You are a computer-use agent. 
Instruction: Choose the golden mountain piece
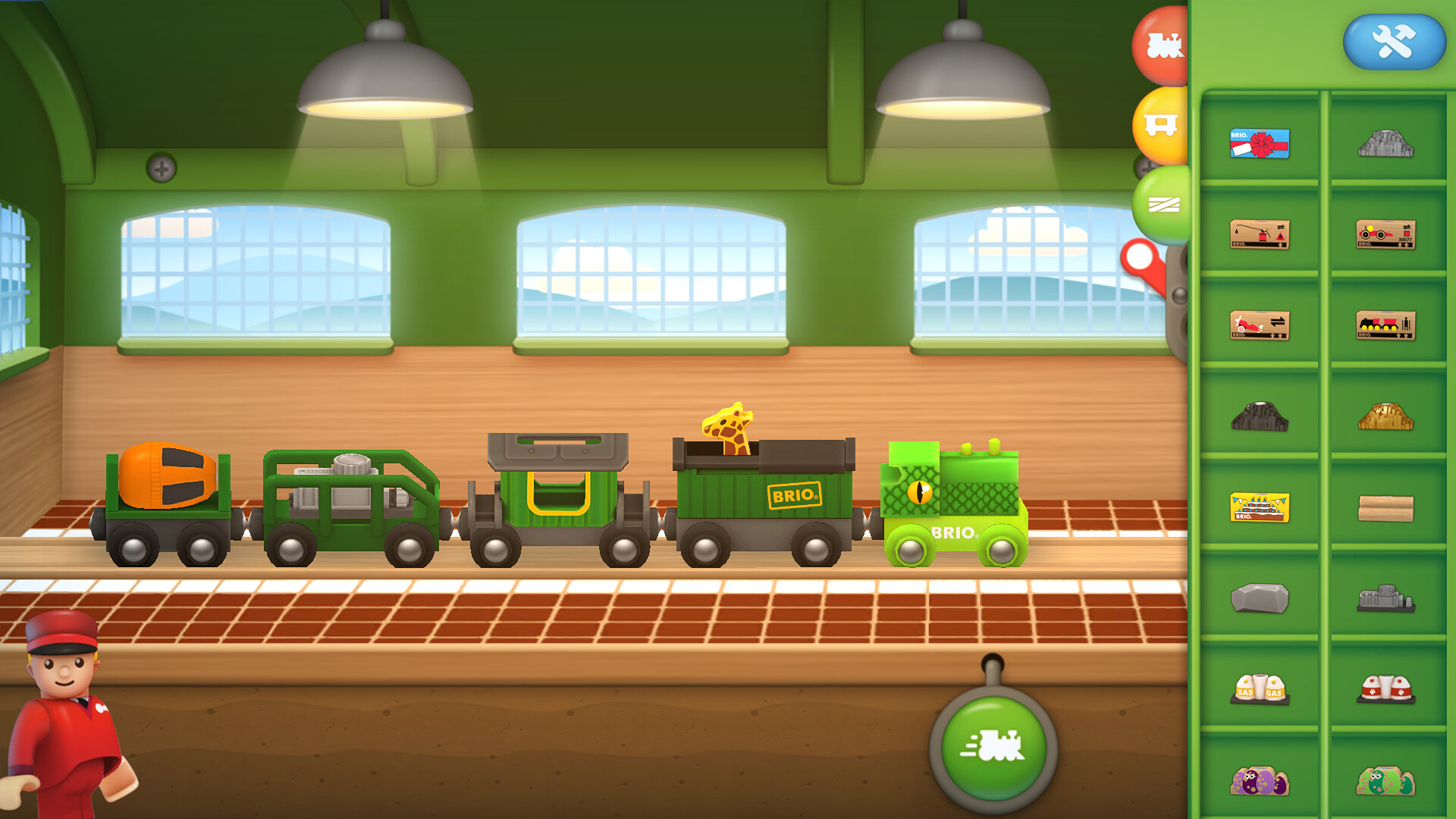pos(1385,416)
